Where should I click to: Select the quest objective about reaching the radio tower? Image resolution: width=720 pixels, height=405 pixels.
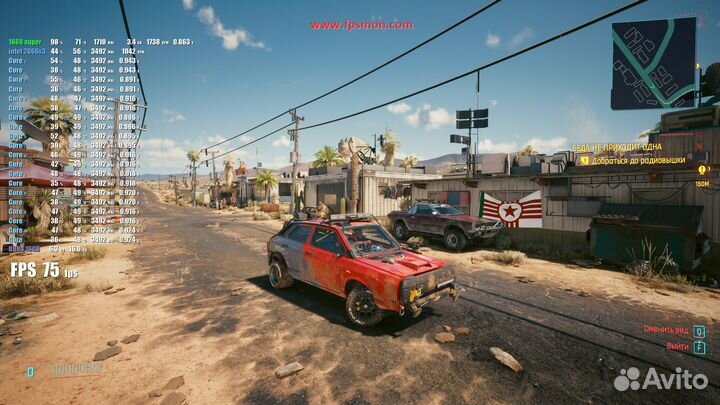pyautogui.click(x=637, y=160)
